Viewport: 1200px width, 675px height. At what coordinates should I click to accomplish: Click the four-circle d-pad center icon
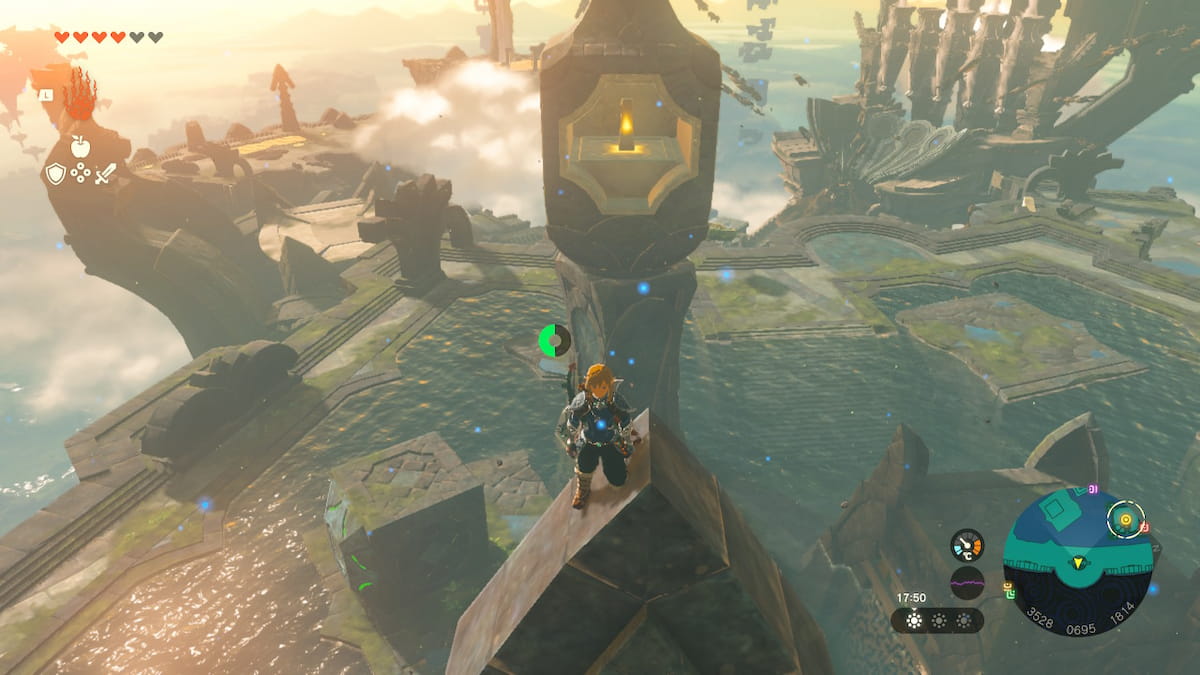(x=80, y=173)
